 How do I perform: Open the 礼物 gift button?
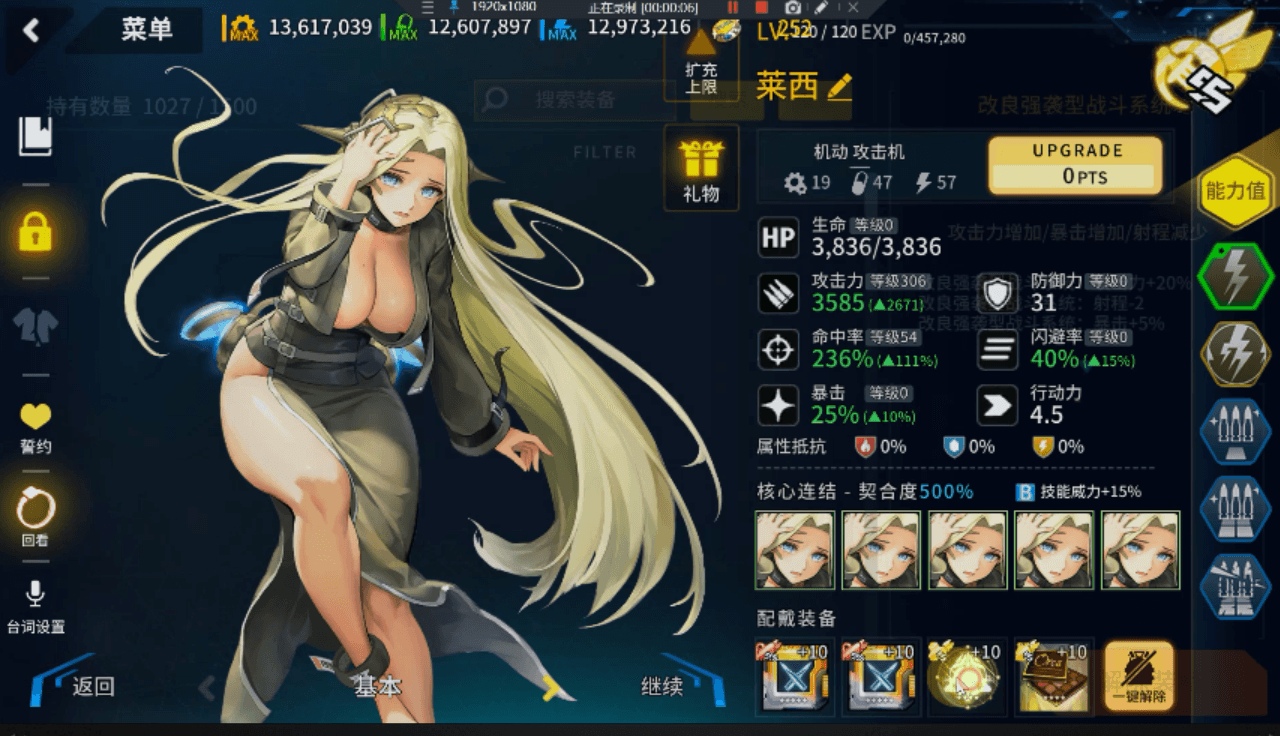(x=701, y=169)
